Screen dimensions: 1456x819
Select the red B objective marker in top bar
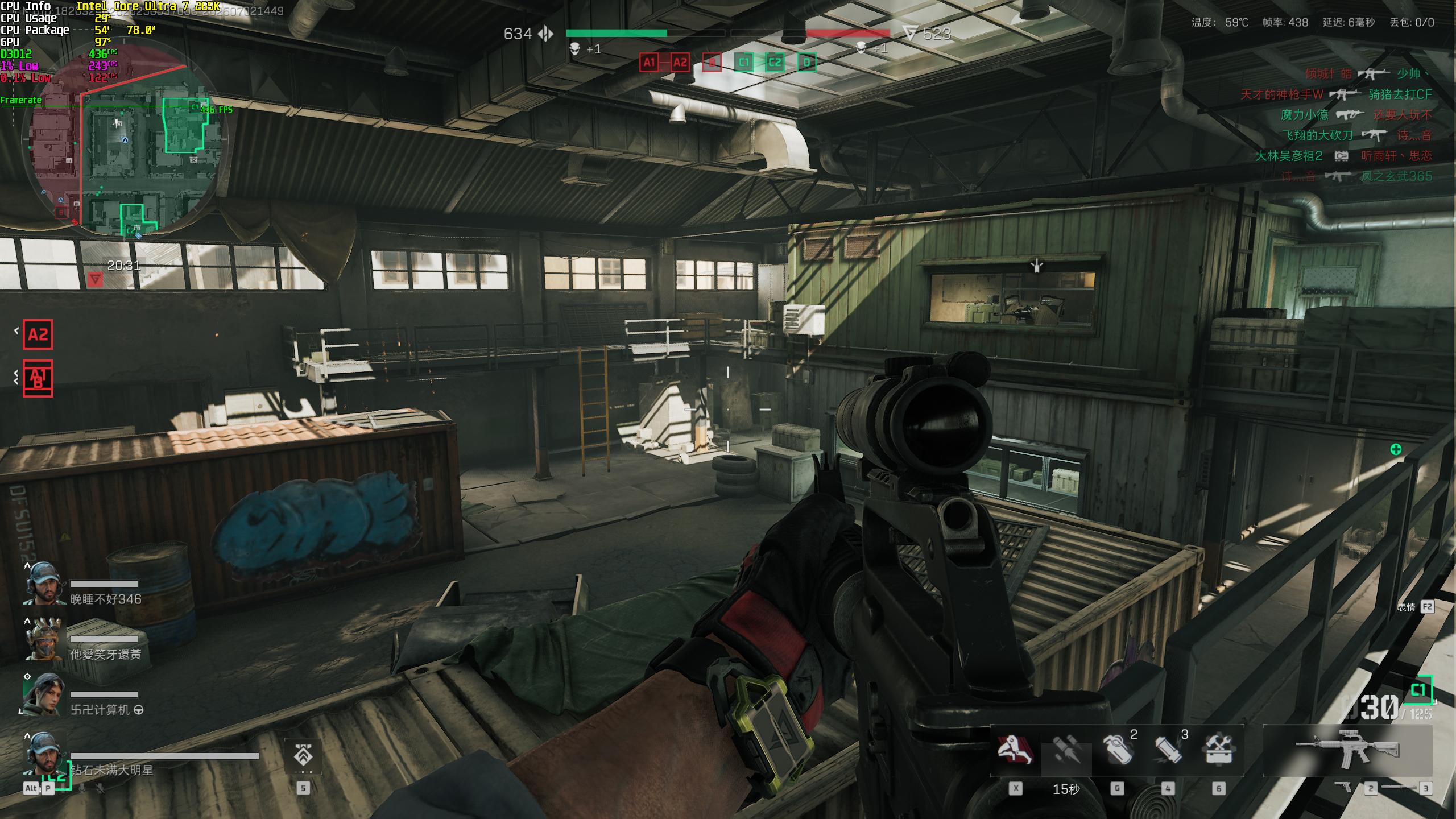pyautogui.click(x=712, y=63)
